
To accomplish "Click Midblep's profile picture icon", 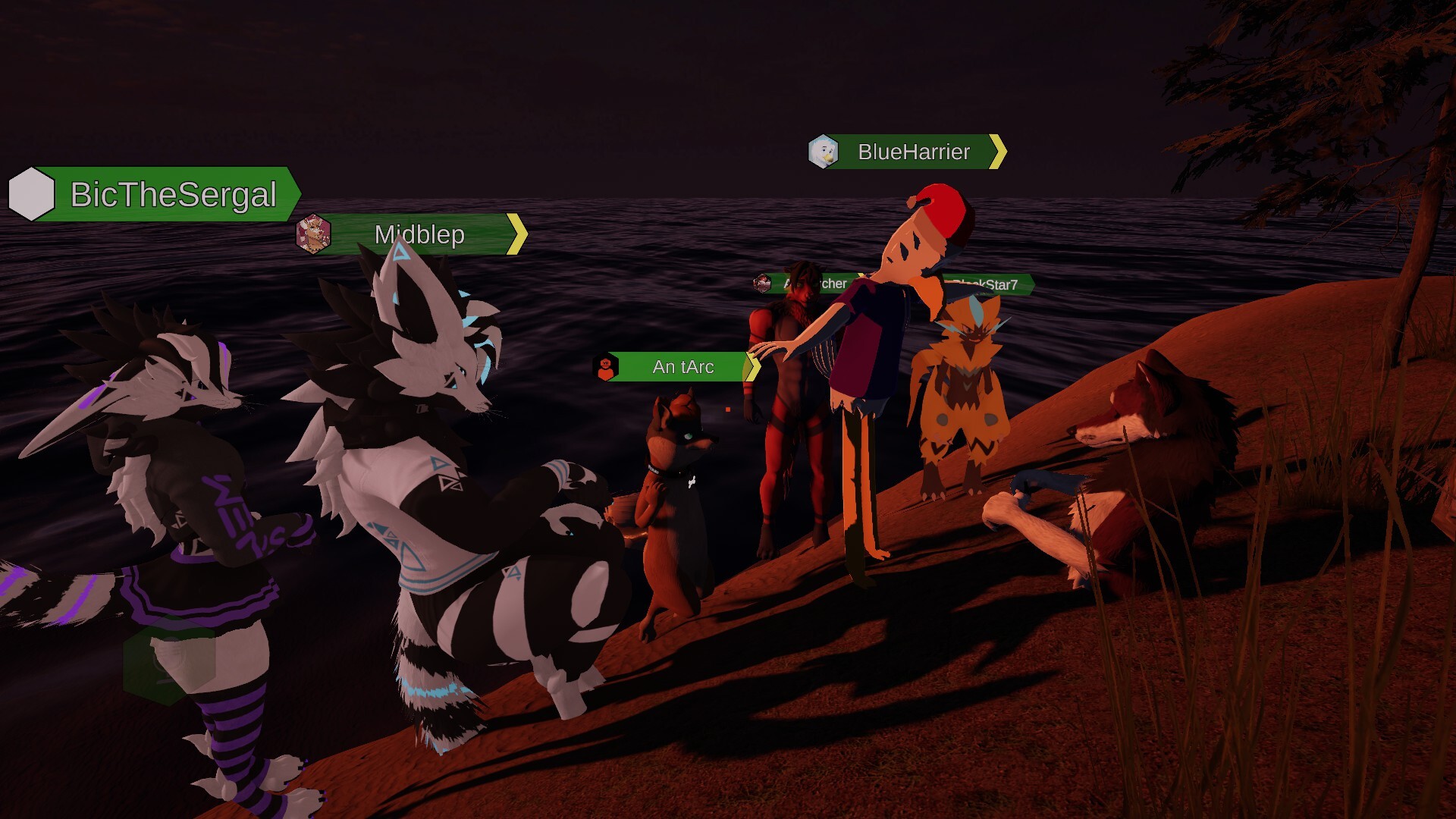I will point(313,234).
